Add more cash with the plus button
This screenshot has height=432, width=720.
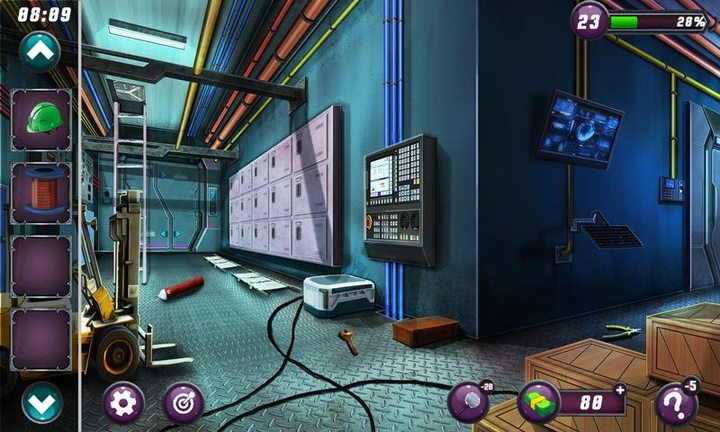(x=619, y=390)
